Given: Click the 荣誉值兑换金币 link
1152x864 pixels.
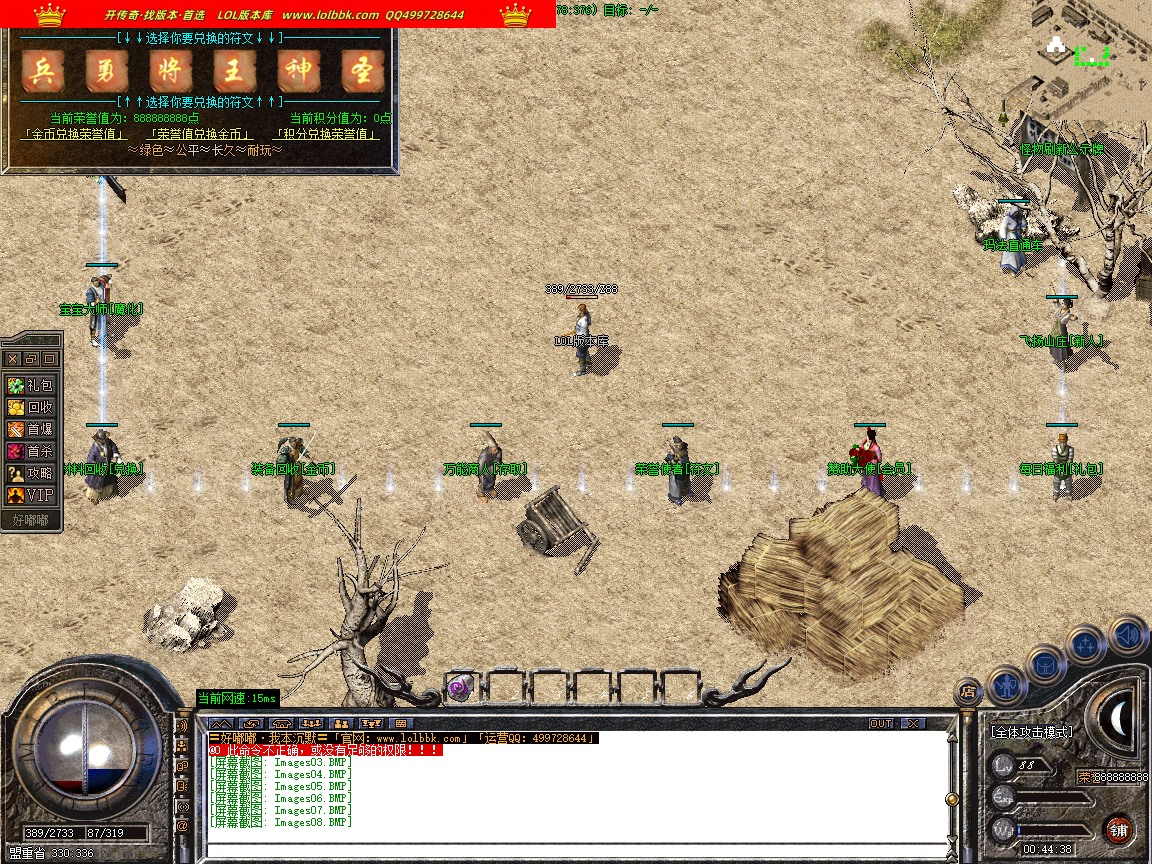Looking at the screenshot, I should tap(200, 133).
